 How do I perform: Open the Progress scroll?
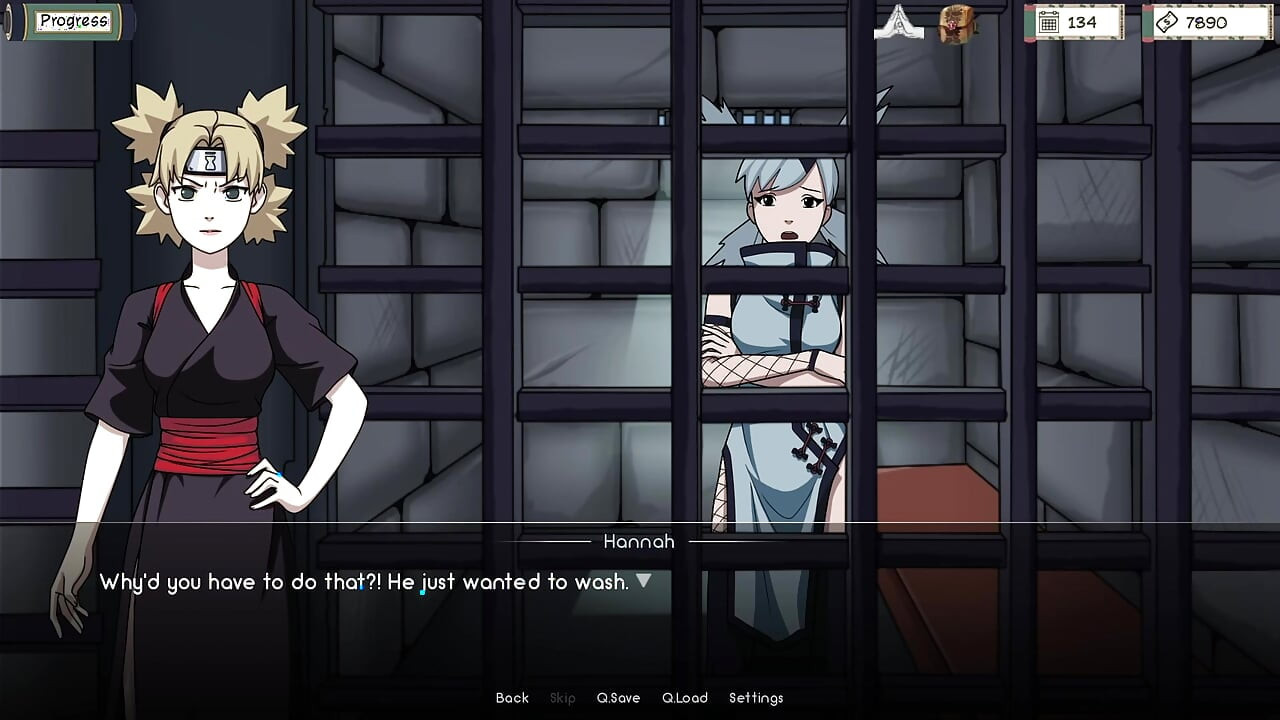(x=73, y=21)
